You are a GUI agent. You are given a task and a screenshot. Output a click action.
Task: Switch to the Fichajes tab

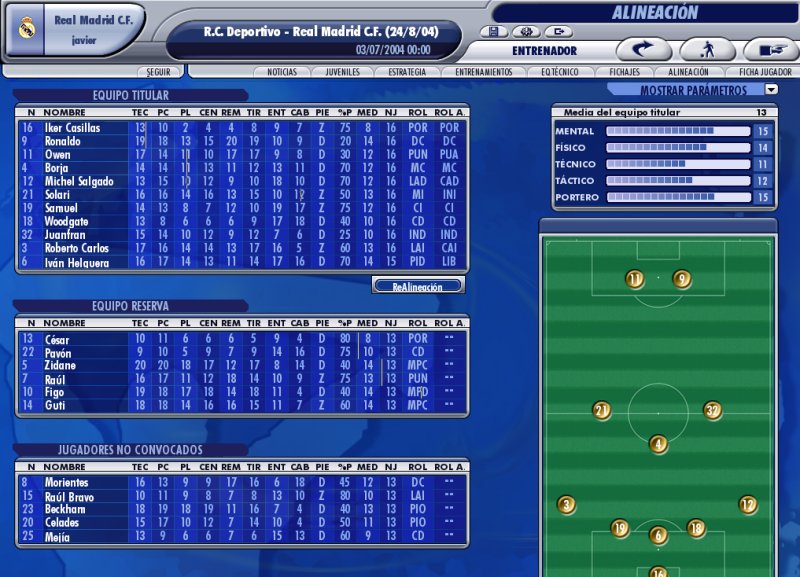point(624,72)
